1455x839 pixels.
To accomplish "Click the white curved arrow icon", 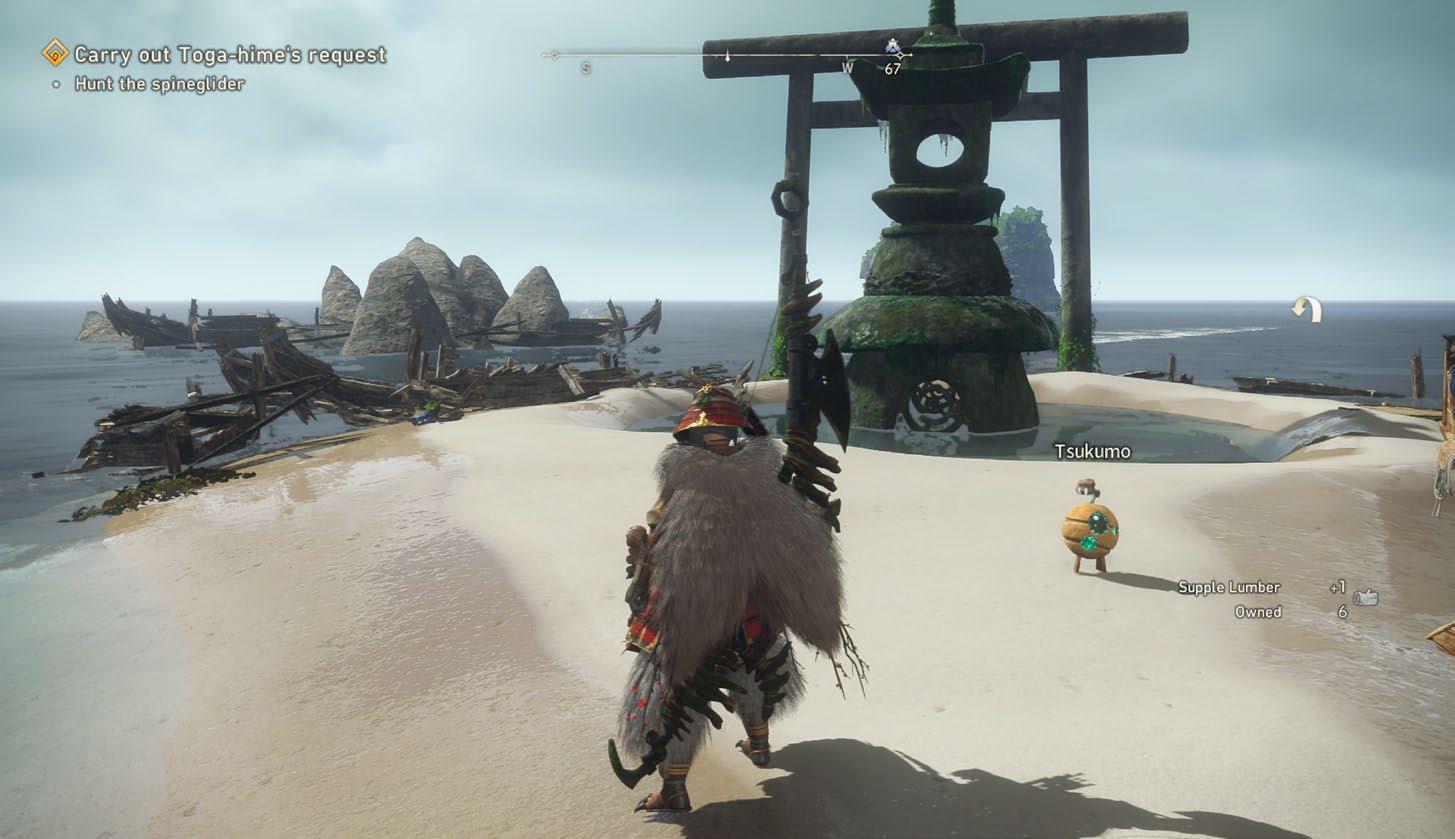I will point(1306,310).
